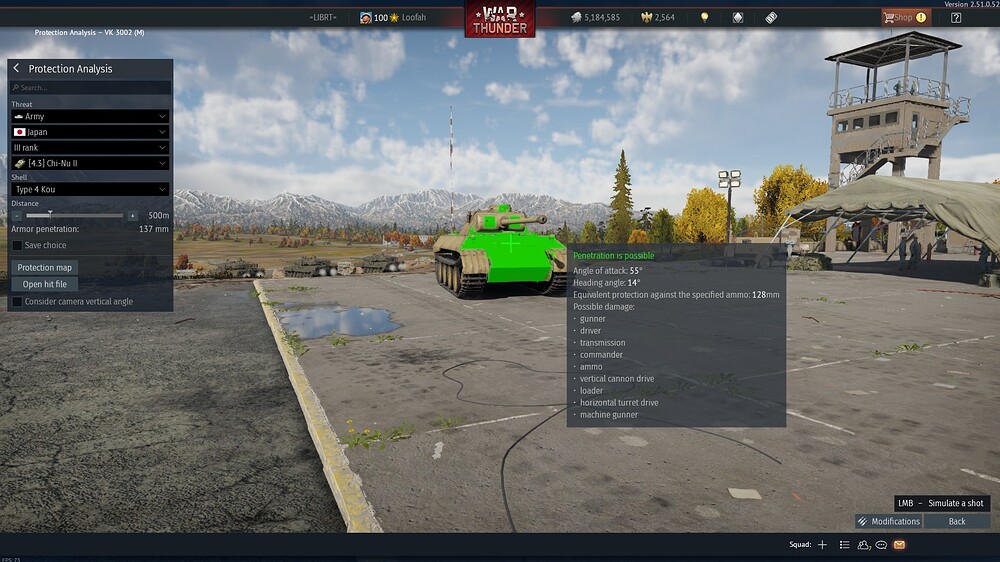Go back using the Protection Analysis arrow

[17, 69]
